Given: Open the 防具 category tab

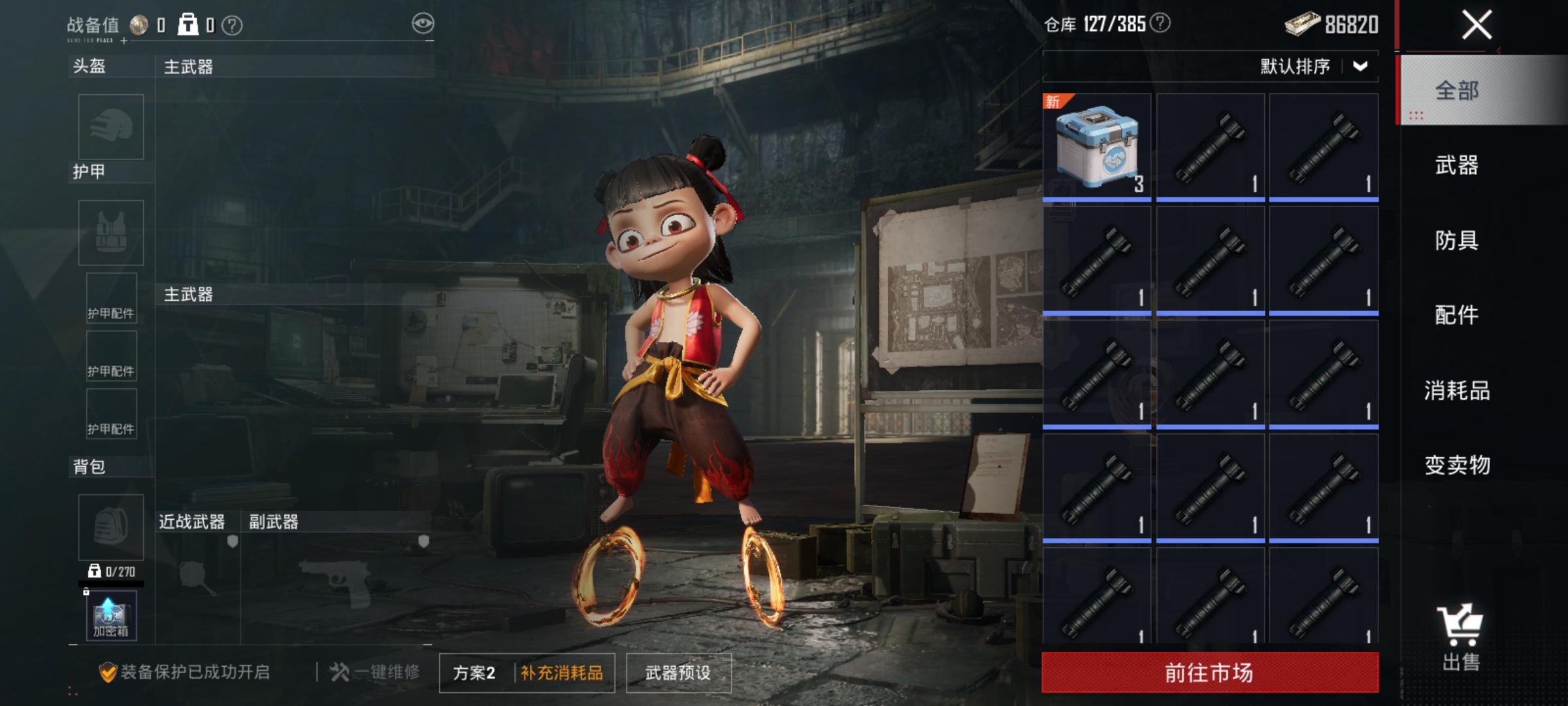Looking at the screenshot, I should pos(1457,241).
